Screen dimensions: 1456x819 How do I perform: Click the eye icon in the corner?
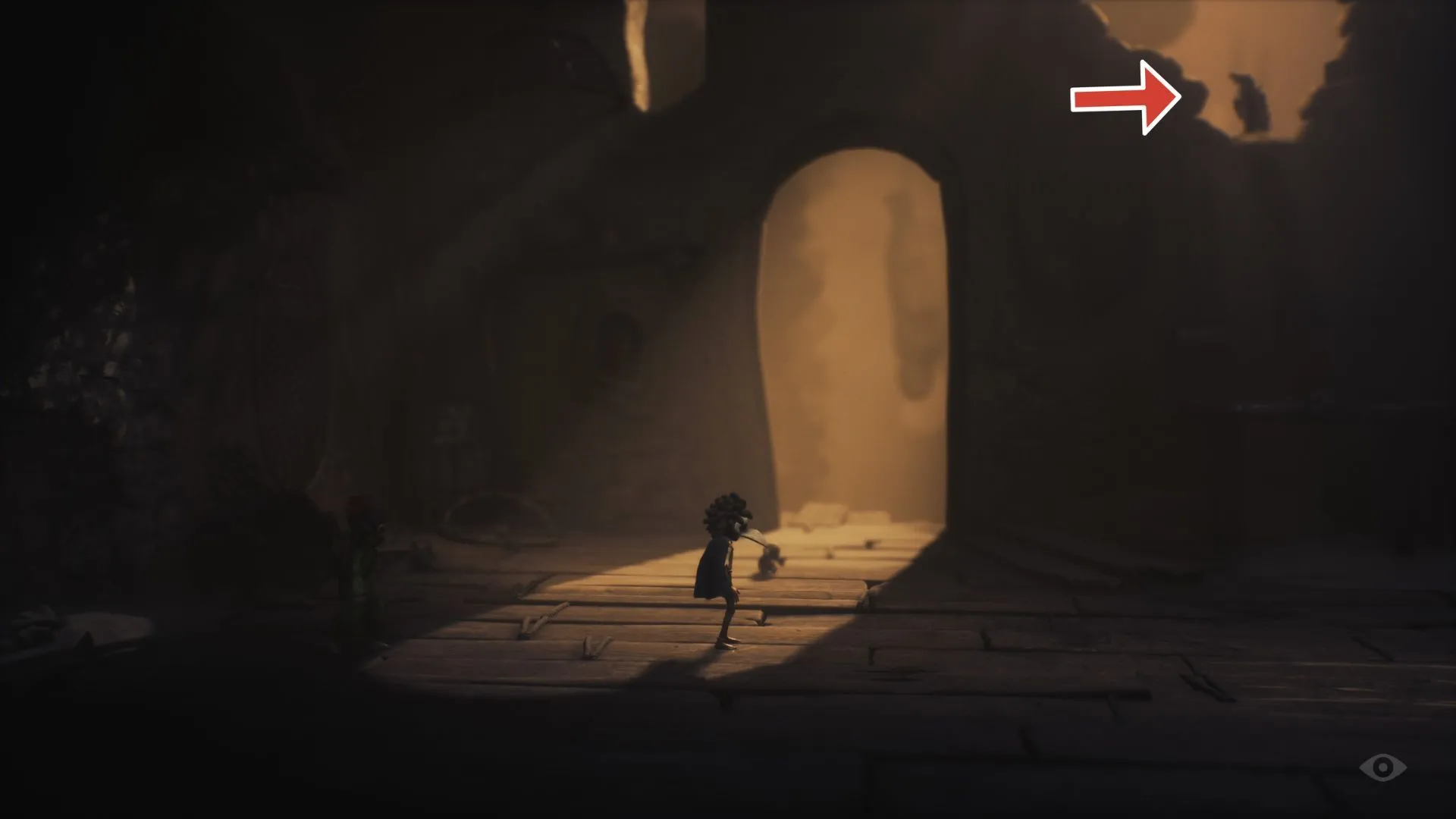point(1382,768)
